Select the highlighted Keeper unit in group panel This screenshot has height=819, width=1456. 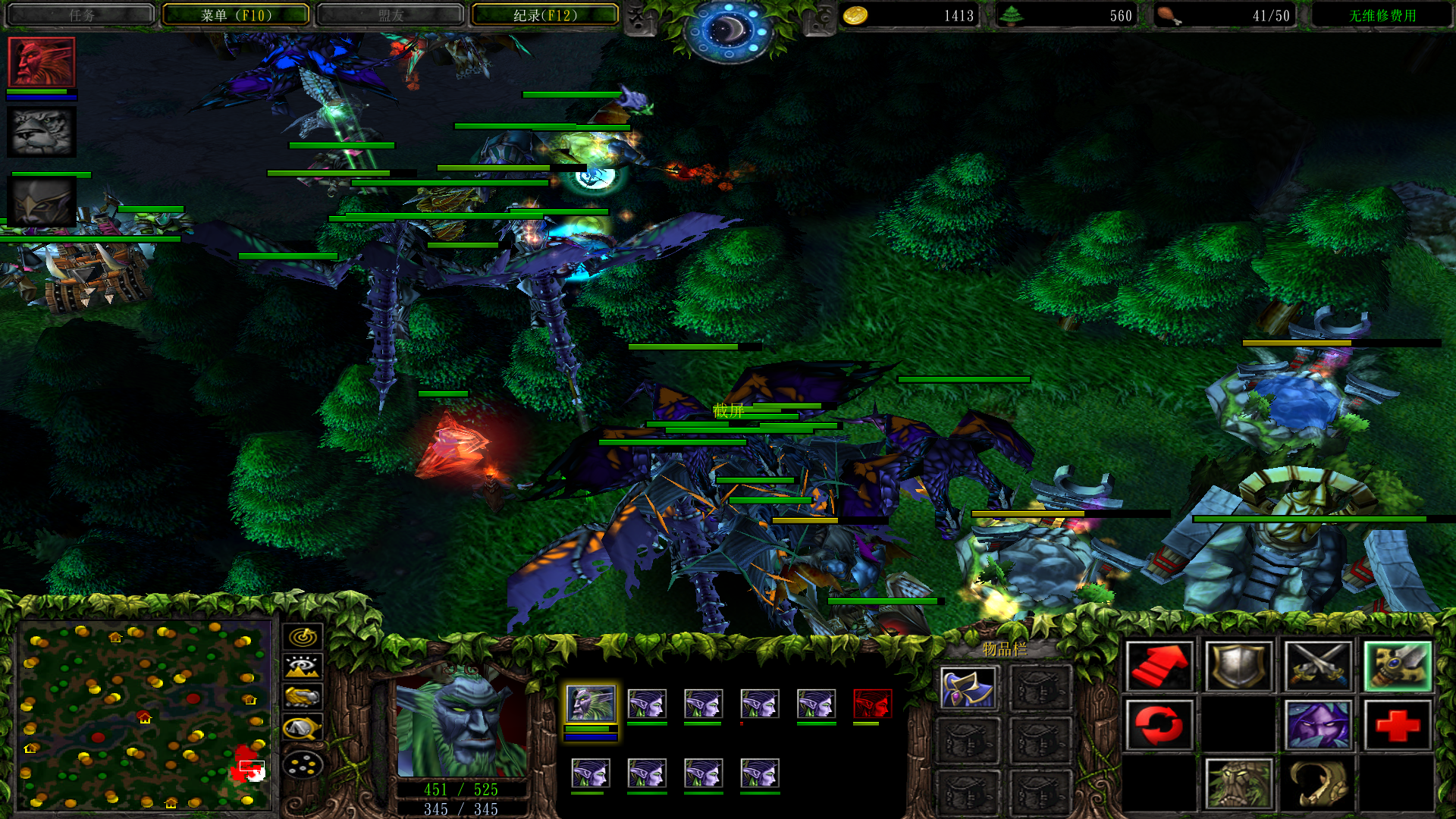click(591, 704)
